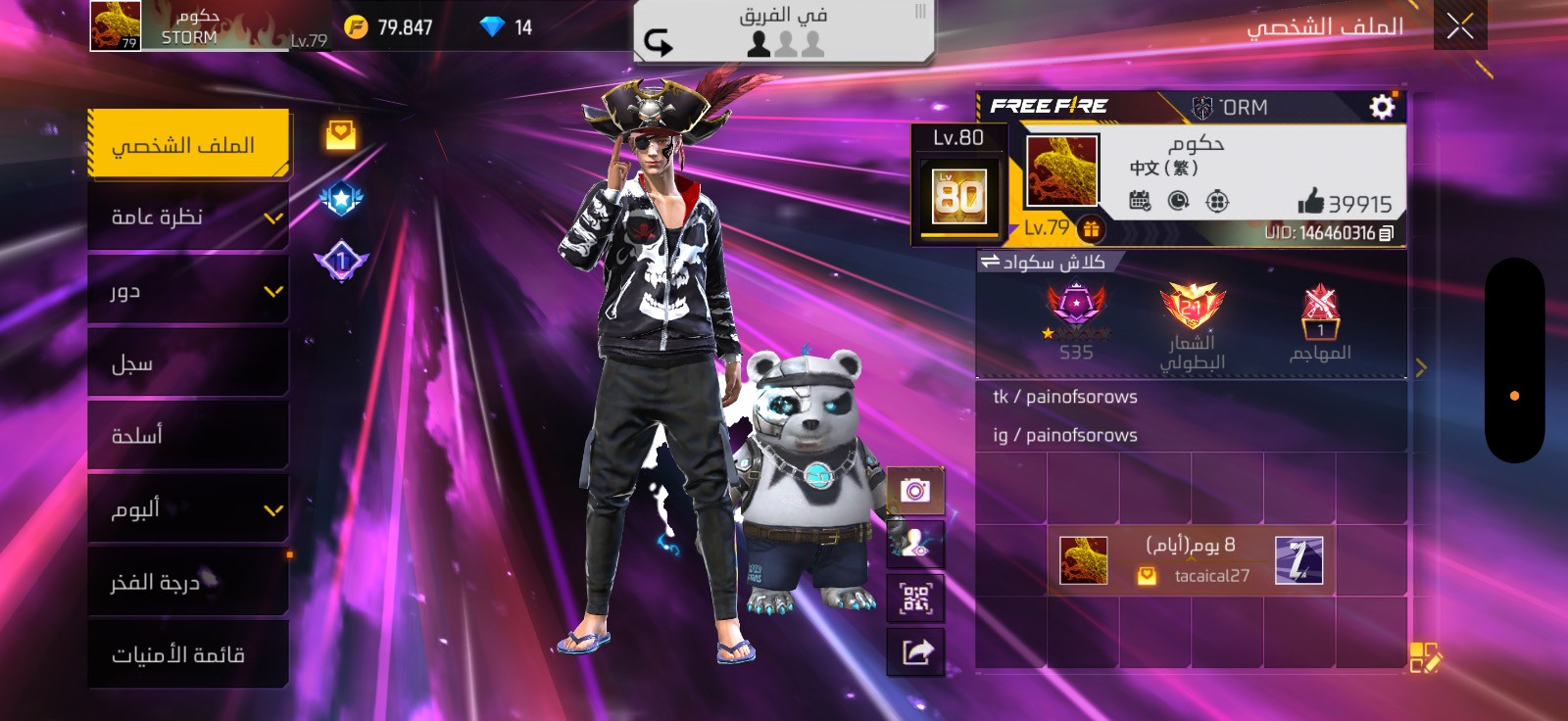
Task: Show next stats with the right arrow
Action: pos(1421,367)
